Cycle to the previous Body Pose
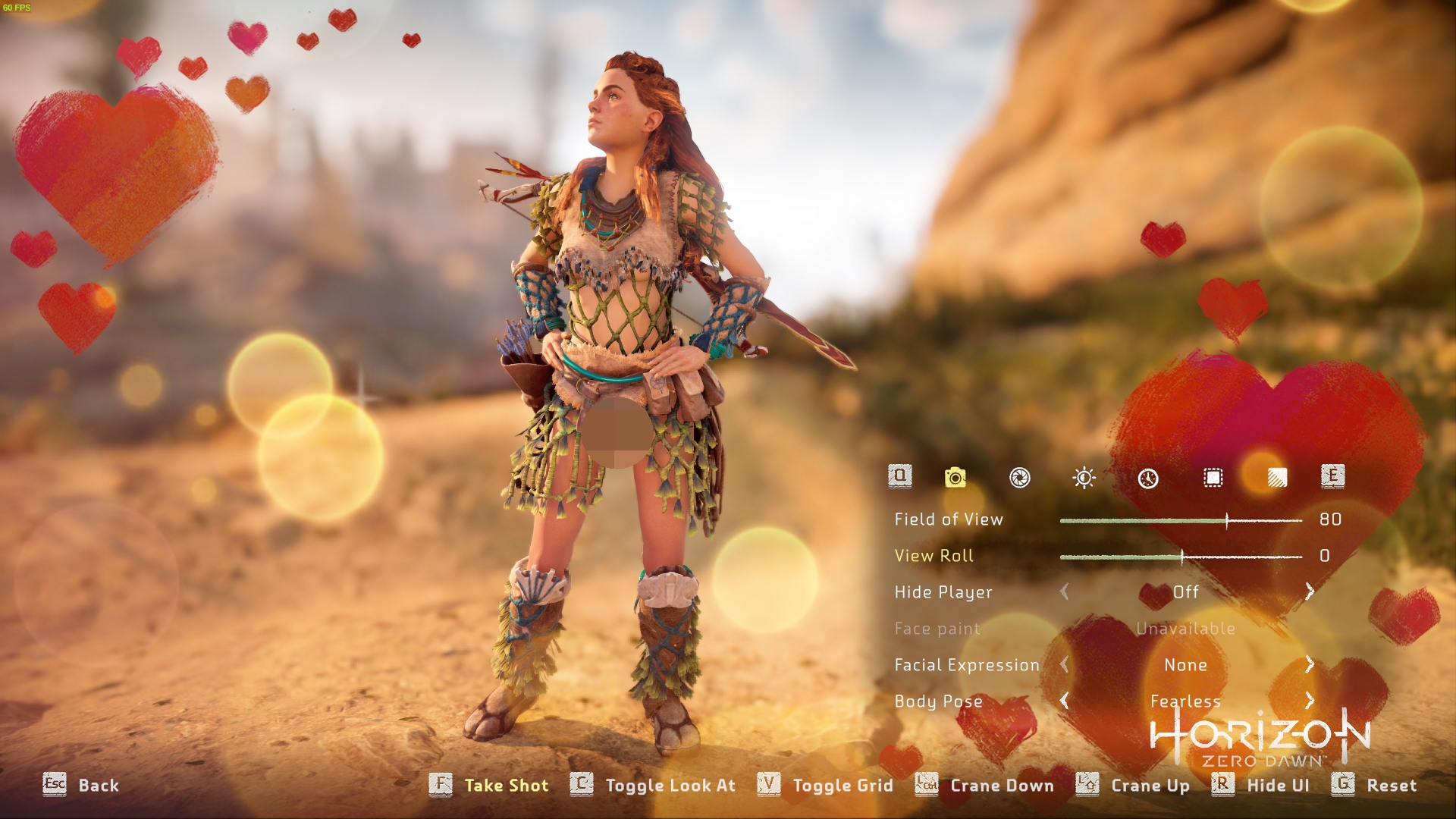The height and width of the screenshot is (819, 1456). (x=1065, y=701)
